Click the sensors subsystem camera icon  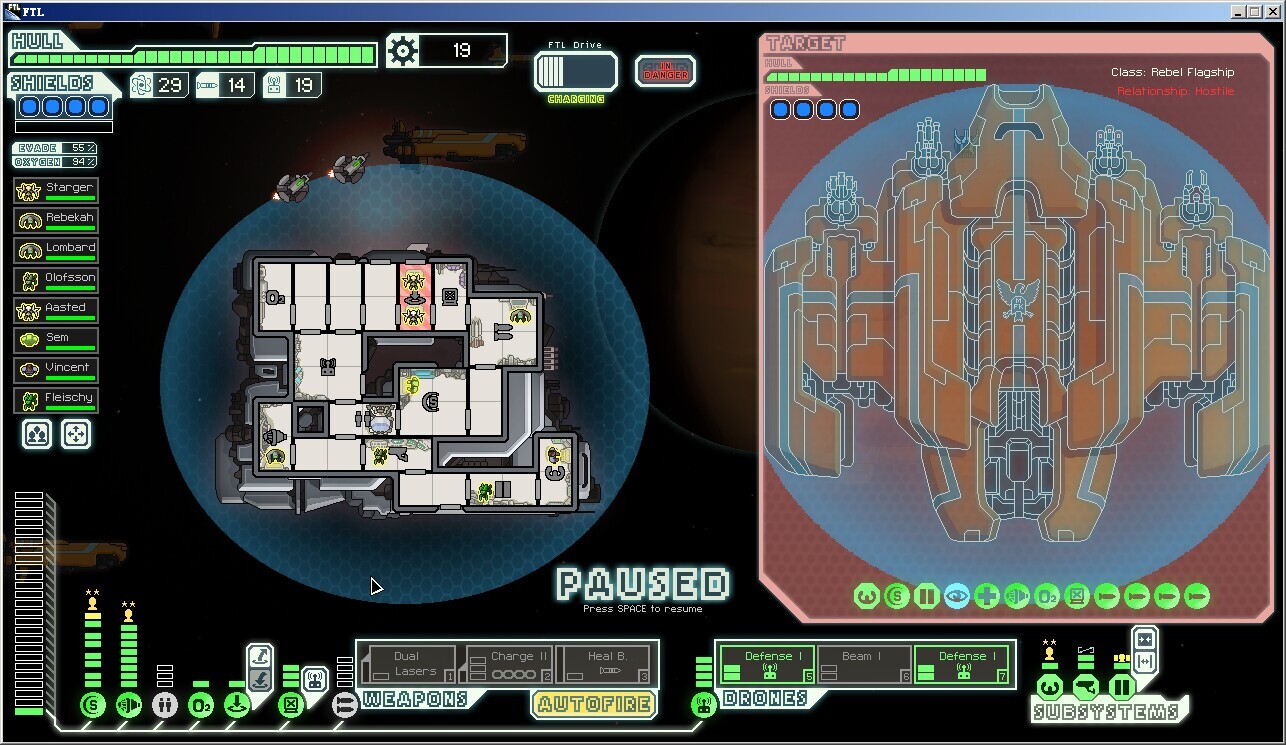pos(1085,687)
